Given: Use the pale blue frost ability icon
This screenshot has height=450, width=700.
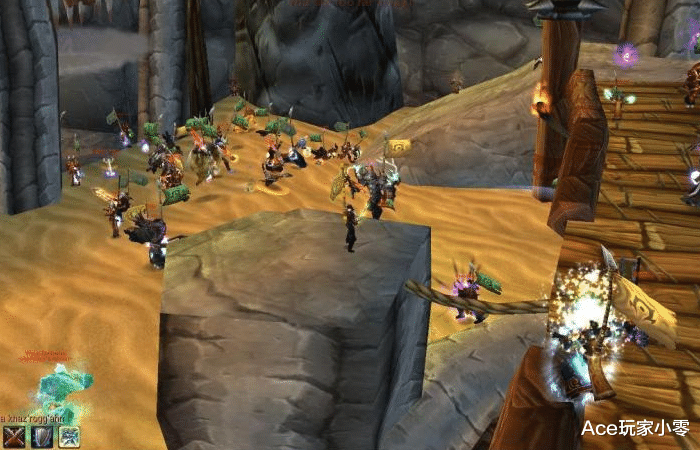Looking at the screenshot, I should tap(69, 436).
